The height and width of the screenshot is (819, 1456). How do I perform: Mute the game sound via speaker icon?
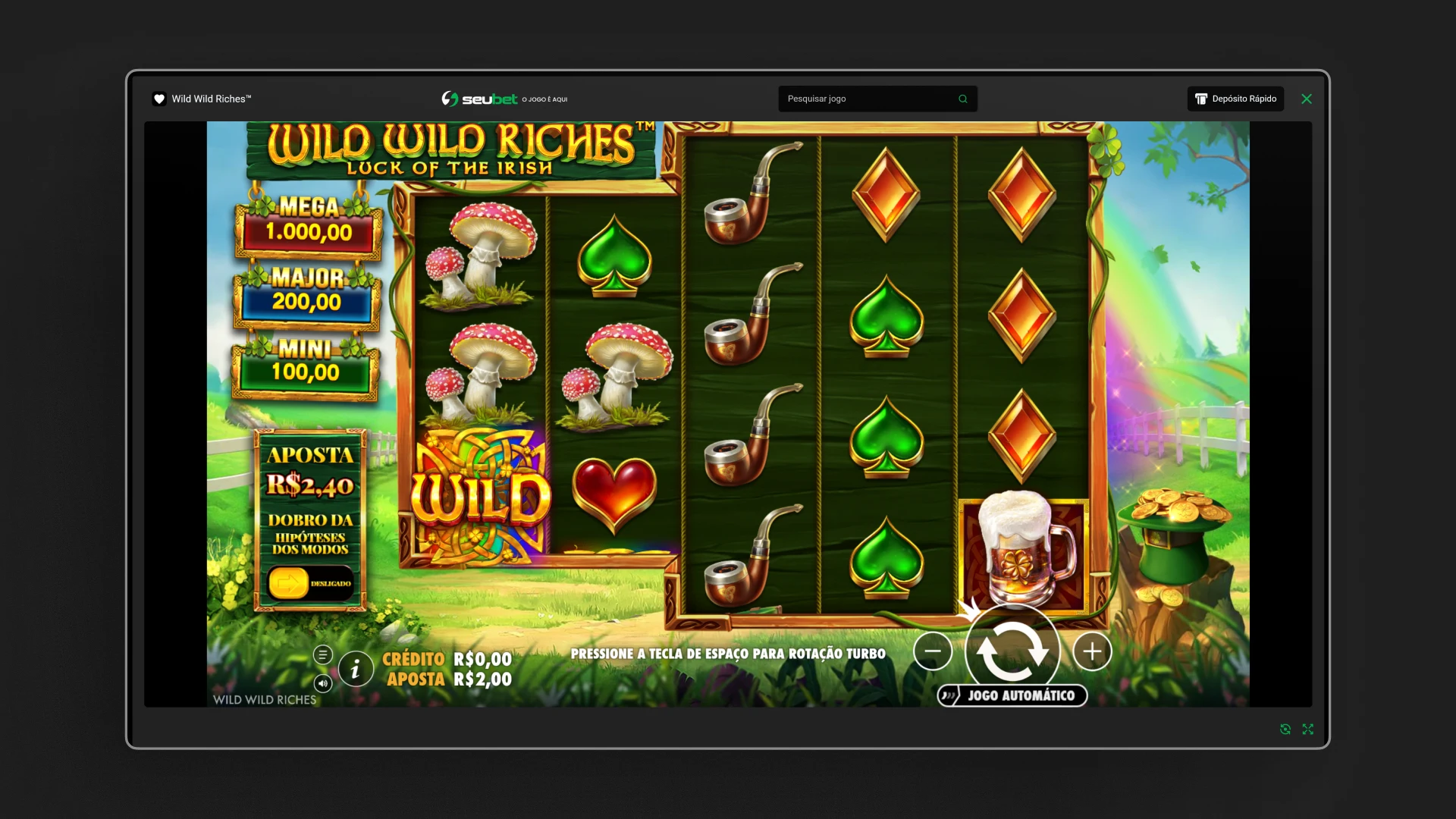coord(323,683)
